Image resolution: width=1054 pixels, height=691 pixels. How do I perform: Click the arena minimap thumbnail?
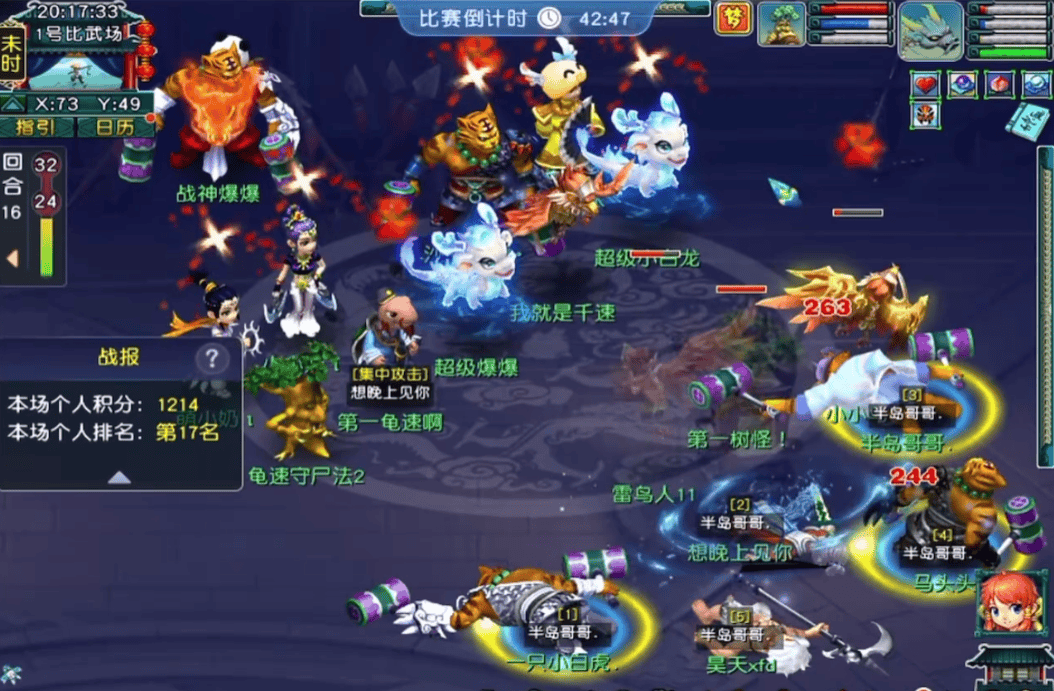pos(78,69)
